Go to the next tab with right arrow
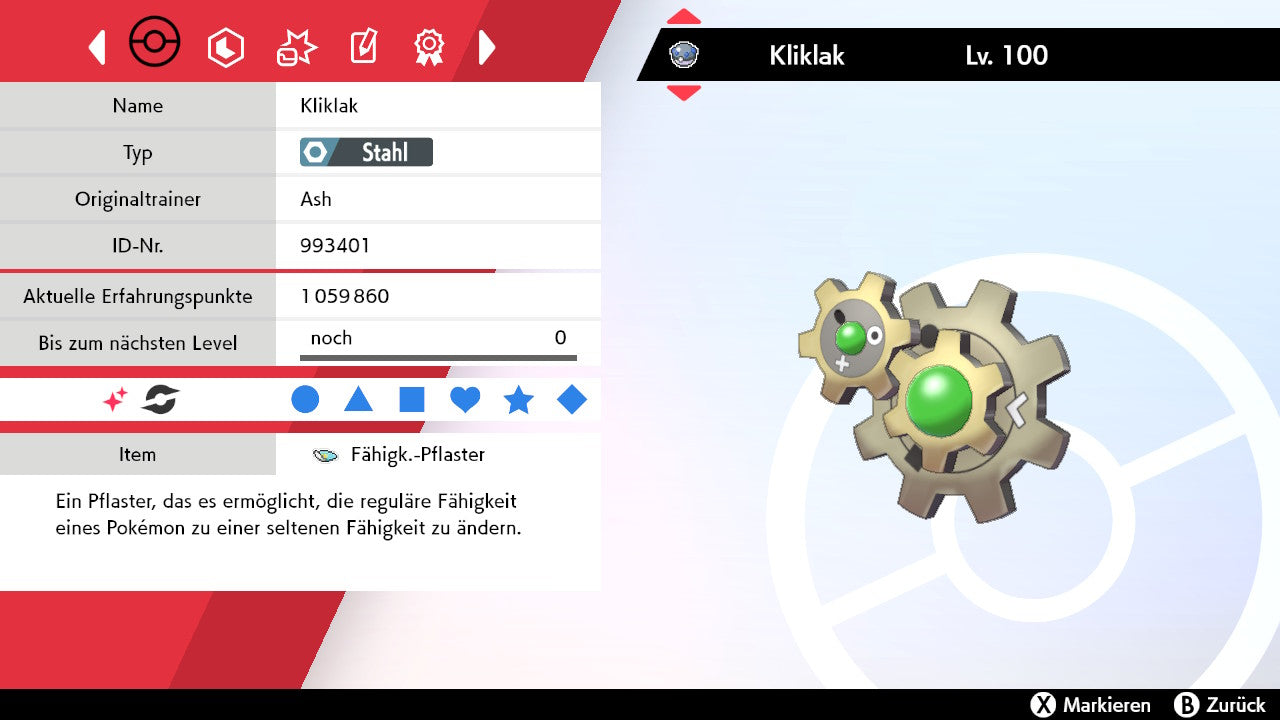The image size is (1280, 720). [x=487, y=47]
